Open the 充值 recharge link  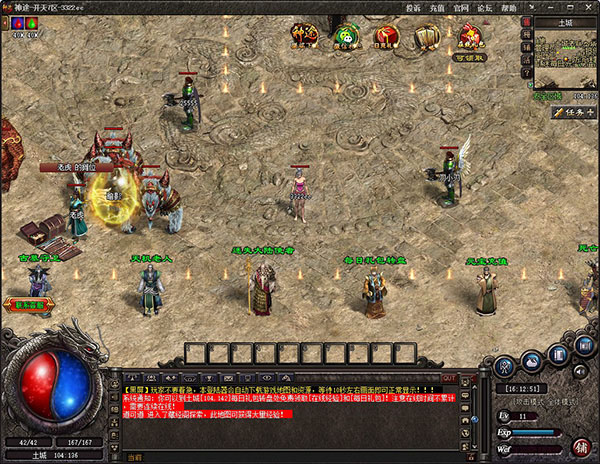point(436,7)
